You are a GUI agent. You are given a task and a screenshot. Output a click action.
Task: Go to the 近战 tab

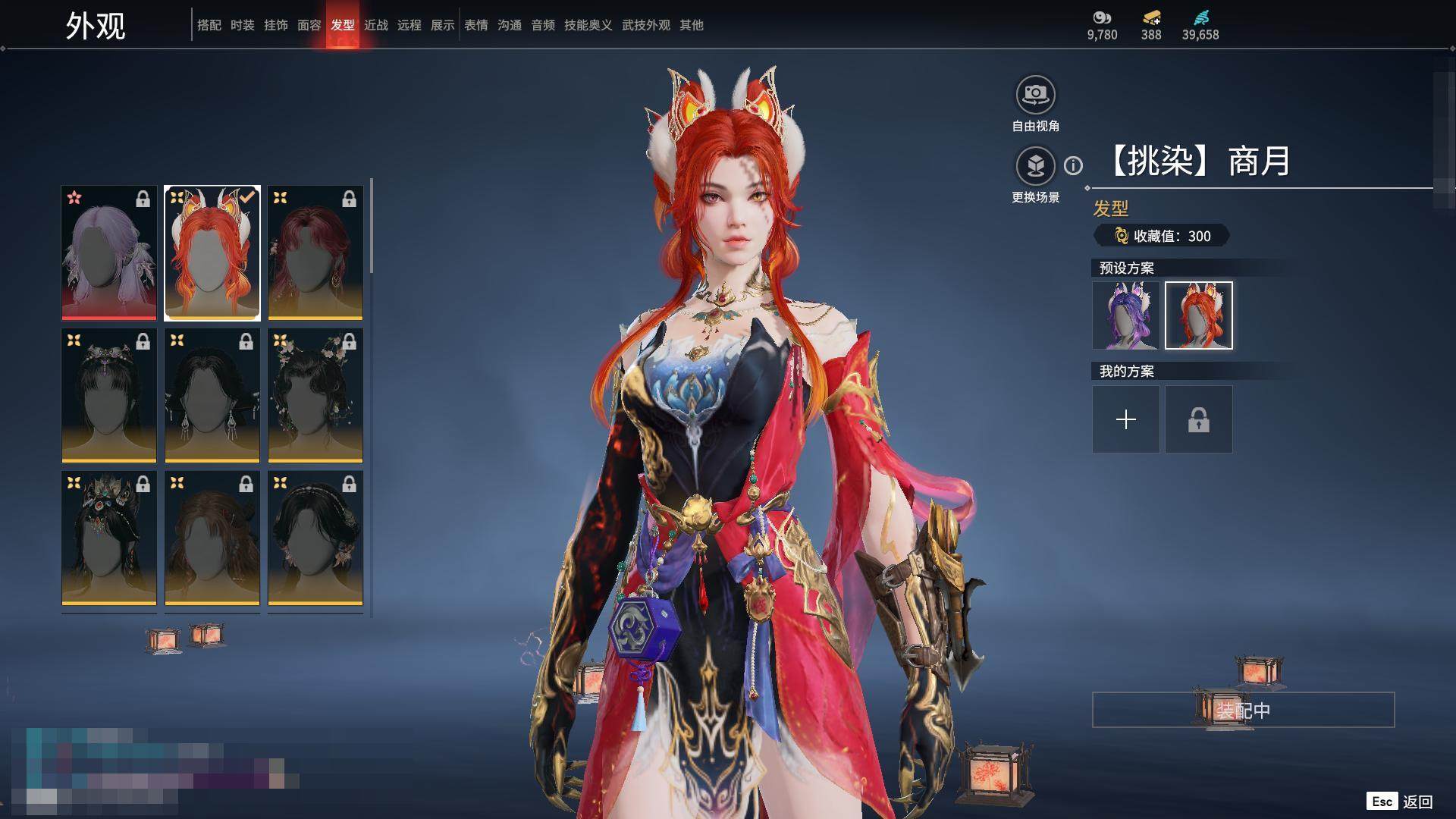(375, 25)
